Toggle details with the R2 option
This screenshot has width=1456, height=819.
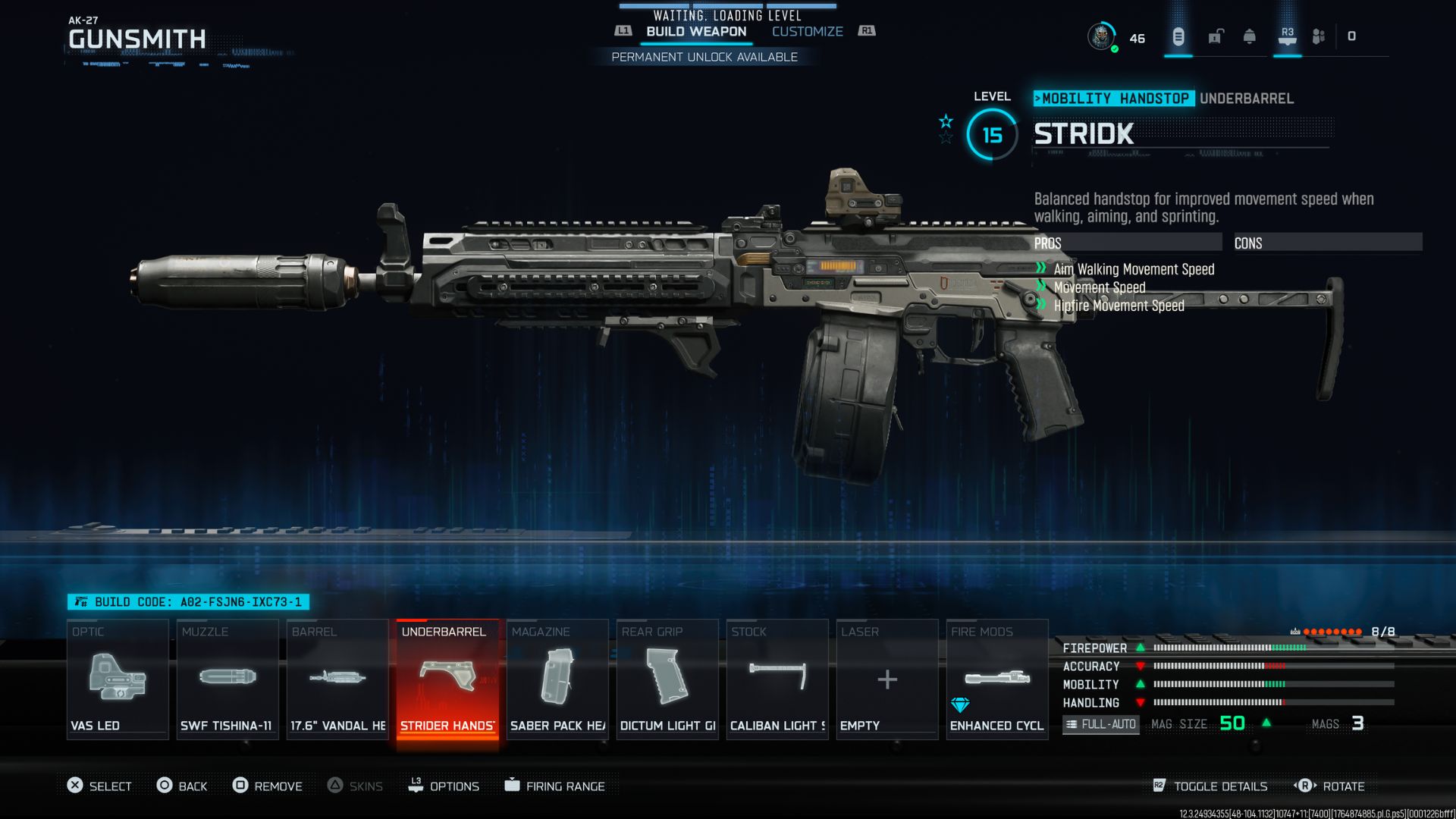[1210, 786]
